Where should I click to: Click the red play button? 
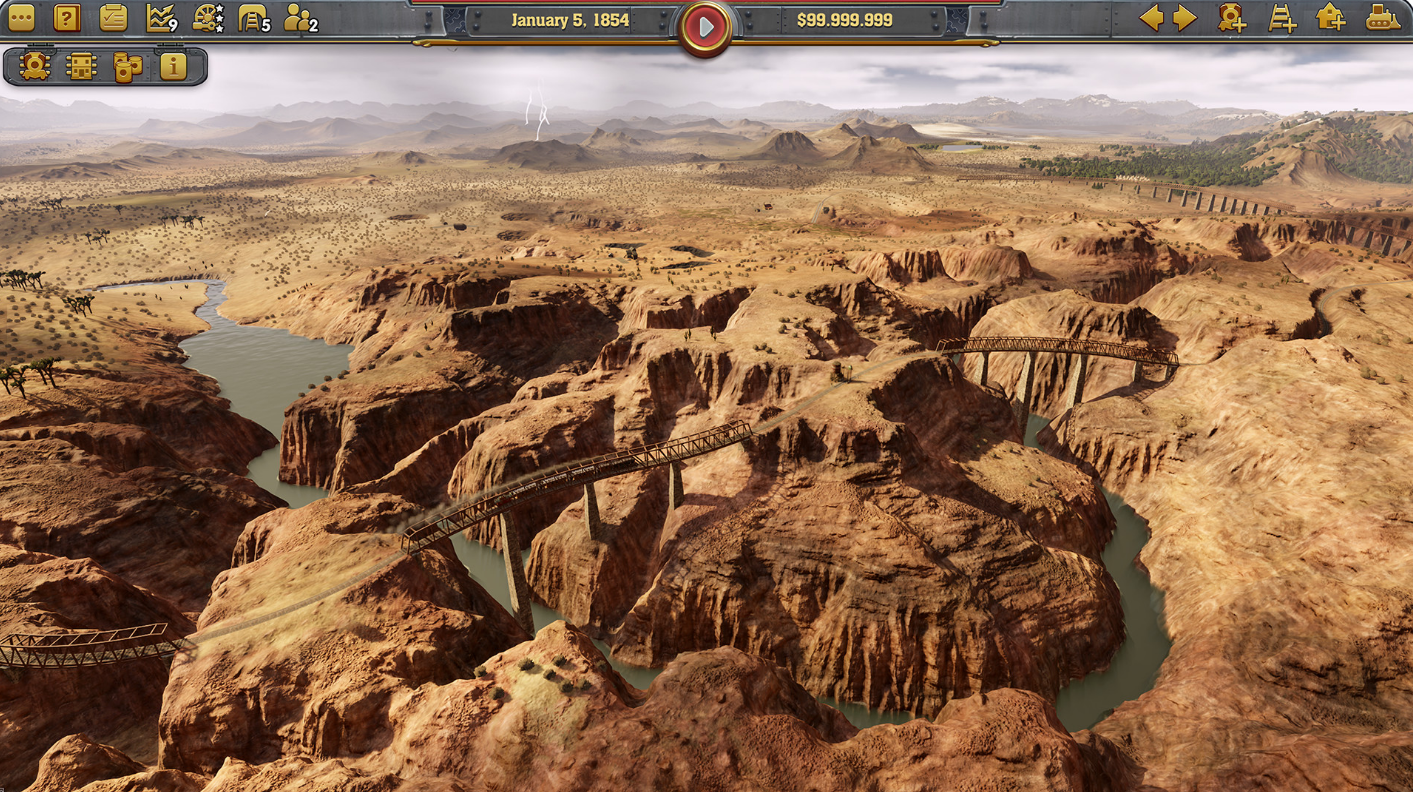pyautogui.click(x=706, y=28)
